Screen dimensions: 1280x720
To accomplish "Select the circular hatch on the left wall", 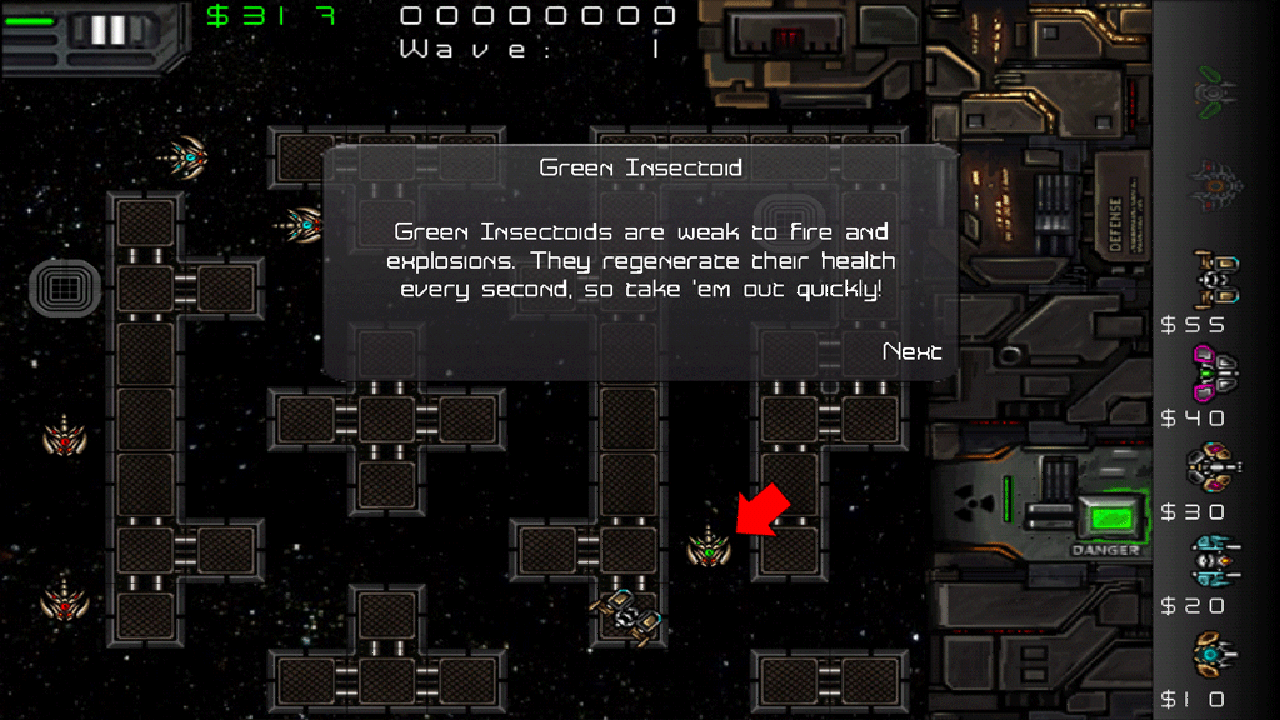I will (62, 289).
